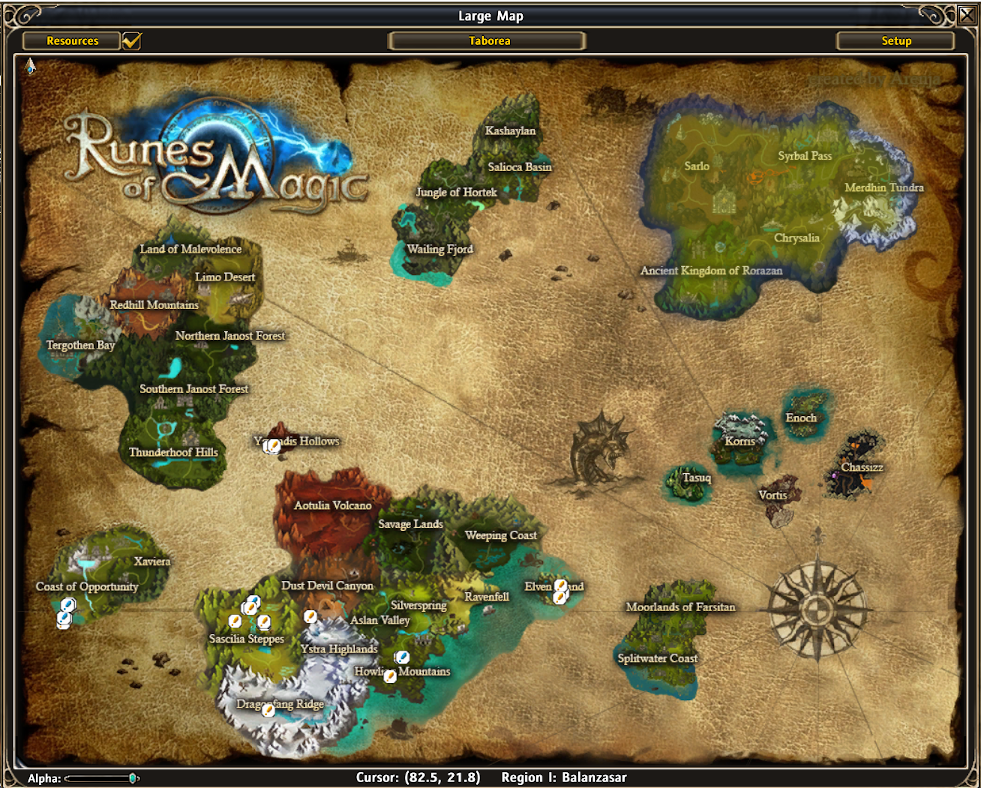Image resolution: width=981 pixels, height=788 pixels.
Task: Open the Splitwater Coast zone map
Action: 657,658
